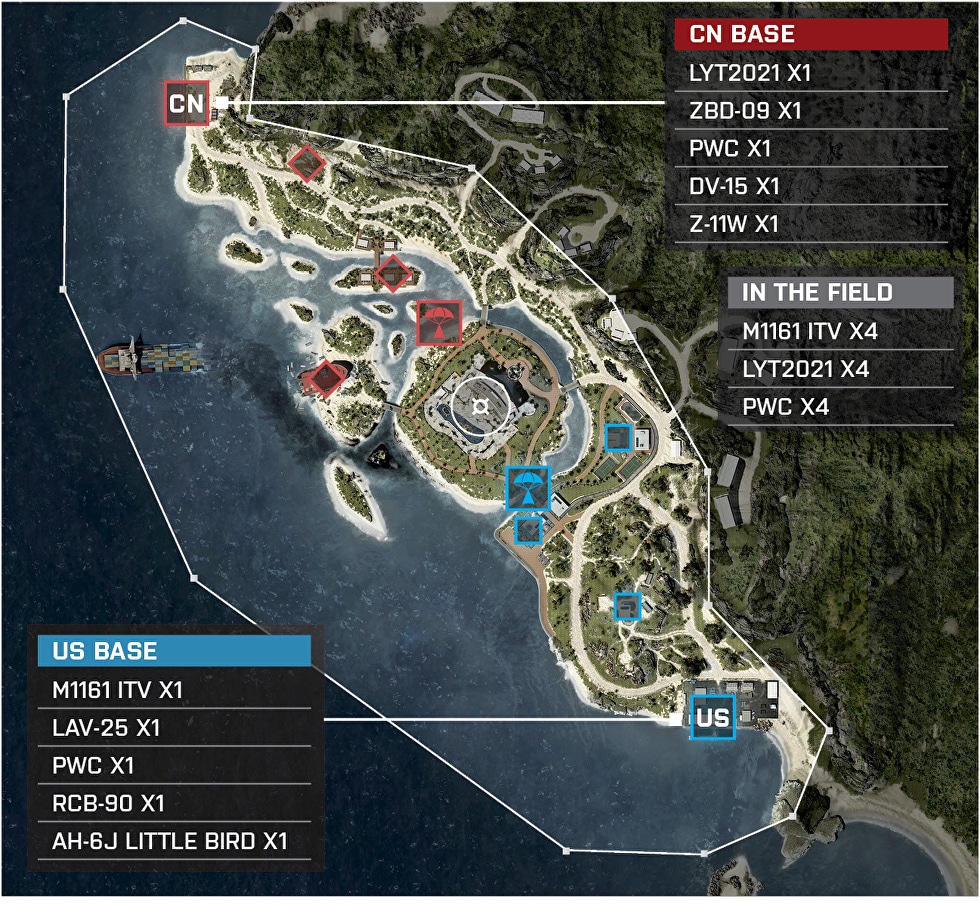The height and width of the screenshot is (905, 980).
Task: Click the red parachute drop marker
Action: click(438, 323)
